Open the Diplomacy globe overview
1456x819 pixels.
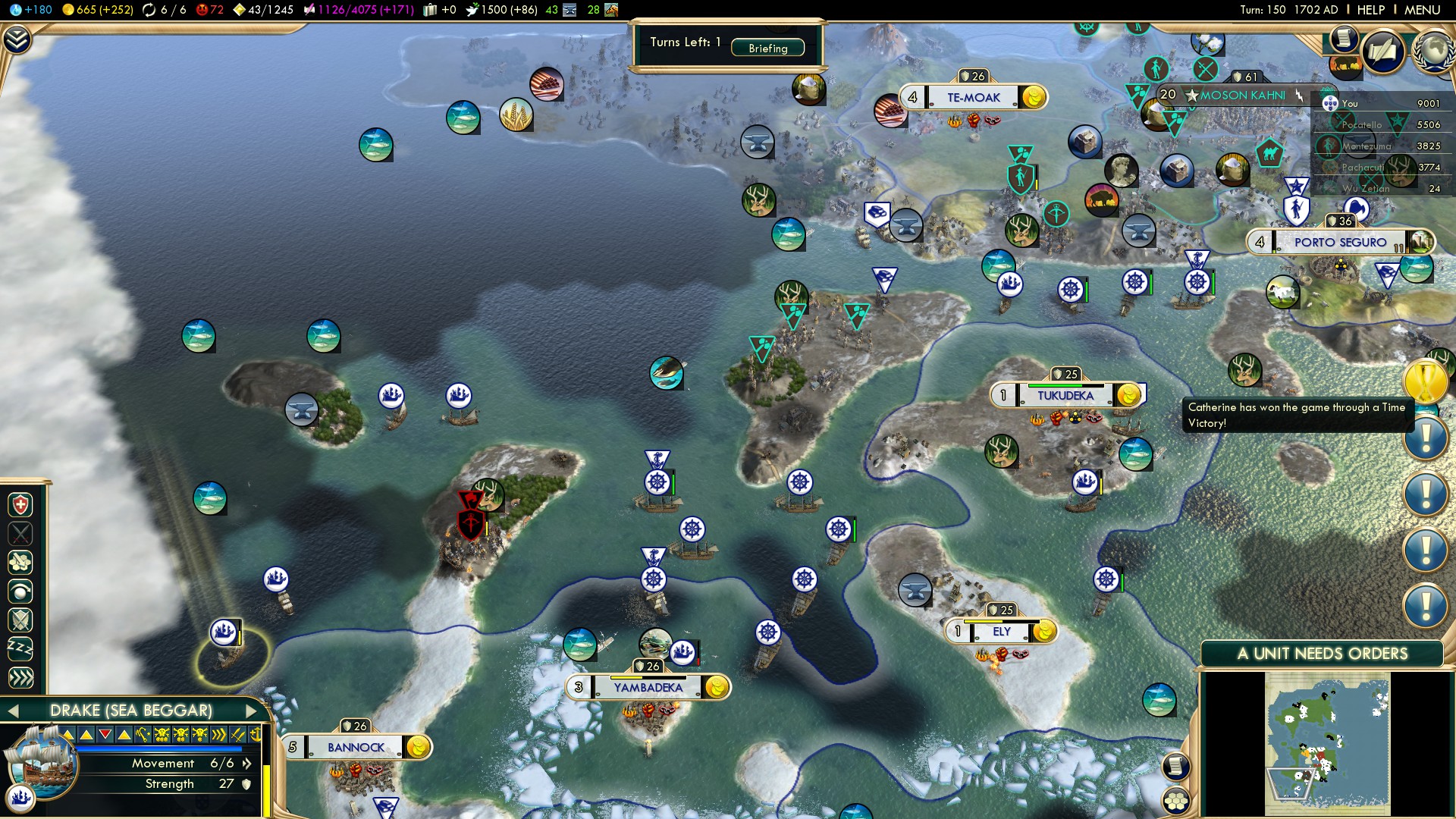click(x=1432, y=52)
